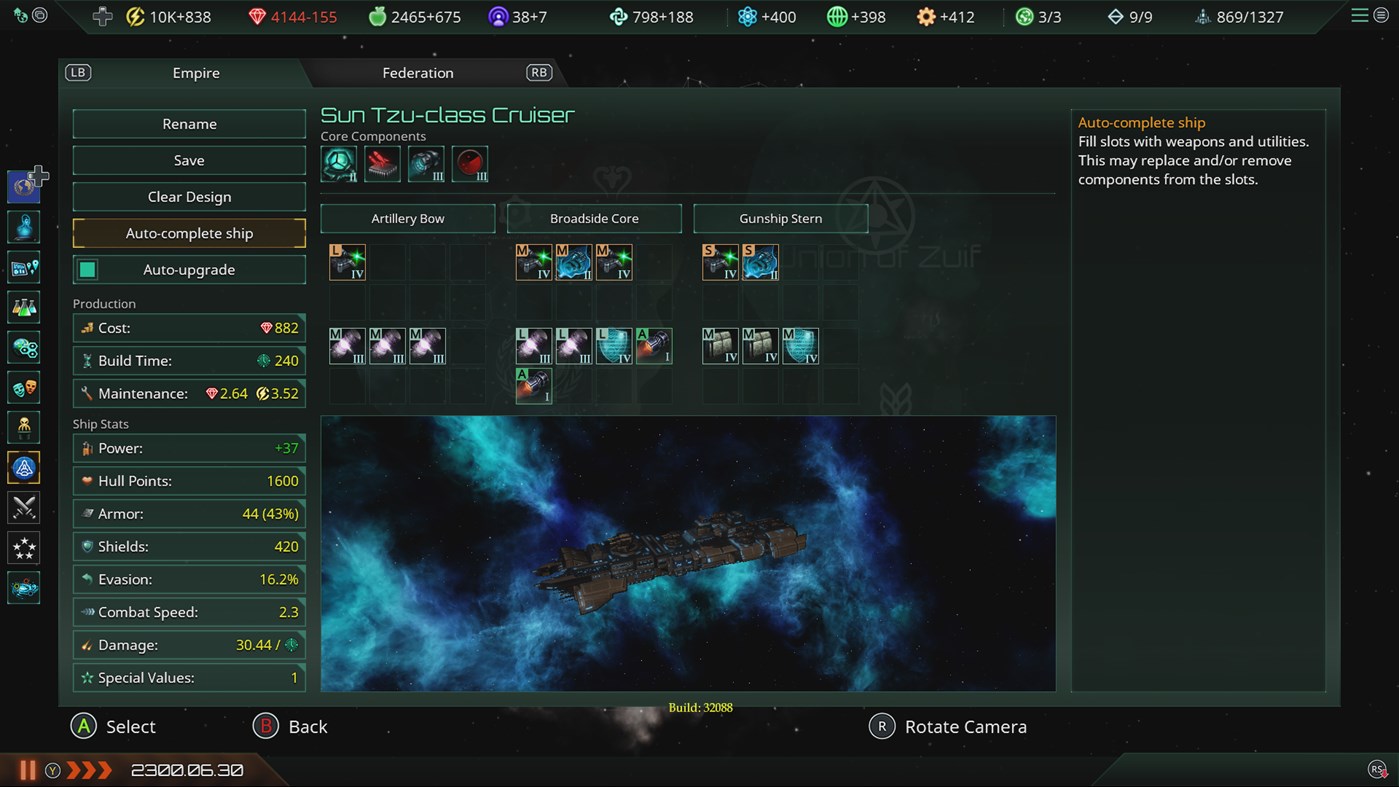Open the fleet manager crossed swords icon
Image resolution: width=1399 pixels, height=787 pixels.
click(23, 507)
